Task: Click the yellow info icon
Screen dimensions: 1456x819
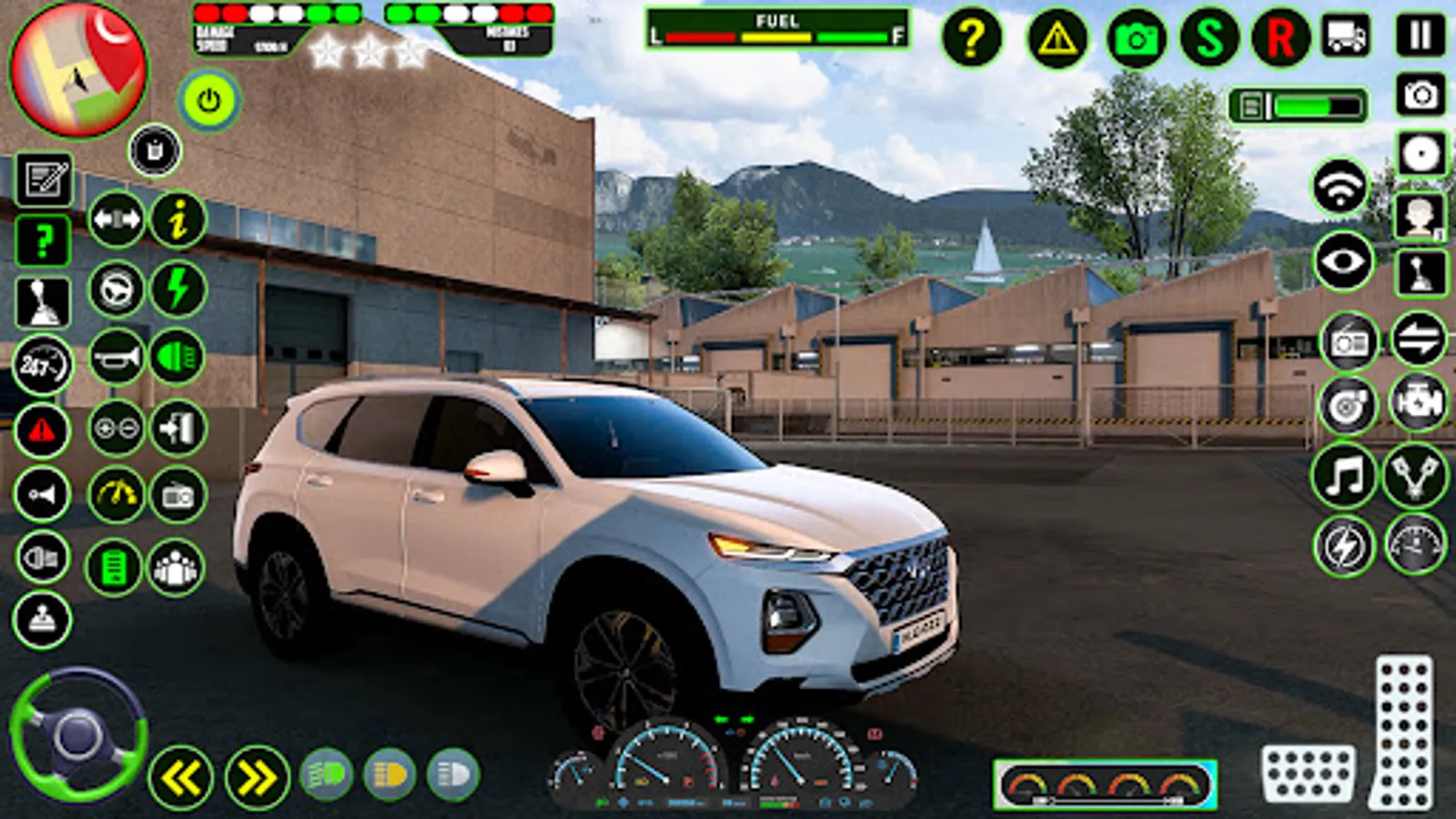Action: (x=178, y=219)
